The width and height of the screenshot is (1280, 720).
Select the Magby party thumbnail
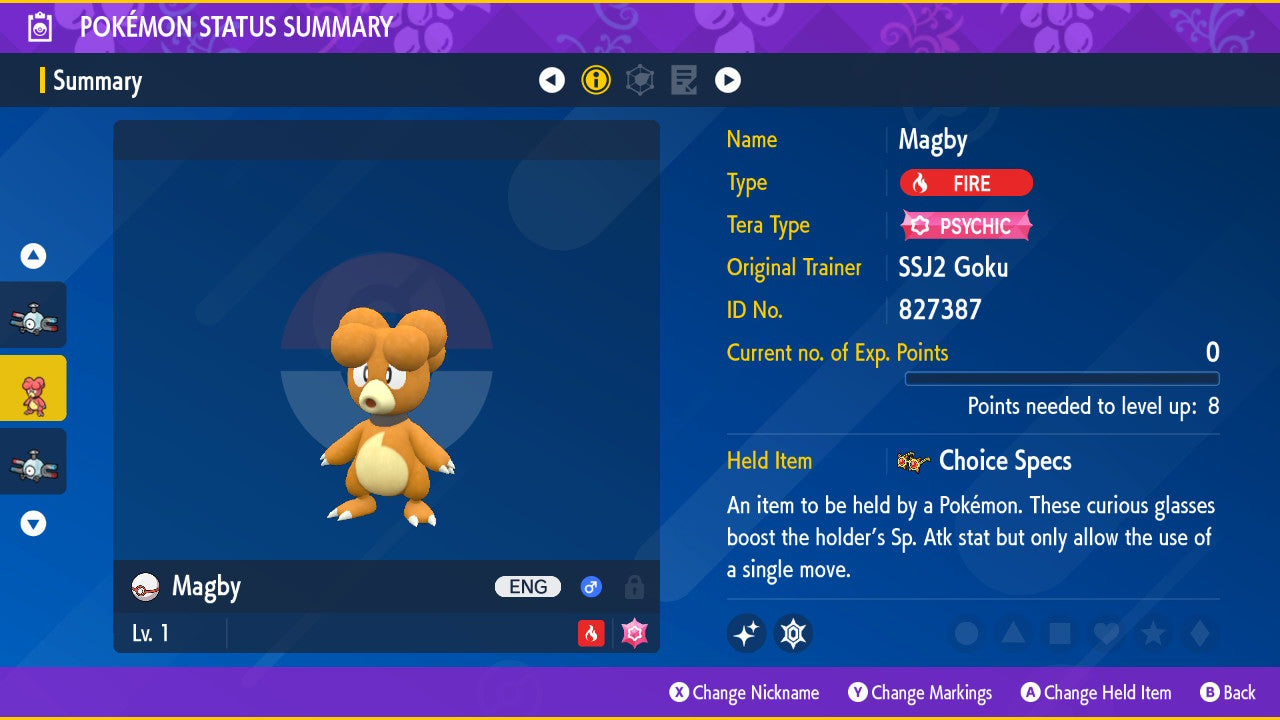pyautogui.click(x=33, y=388)
